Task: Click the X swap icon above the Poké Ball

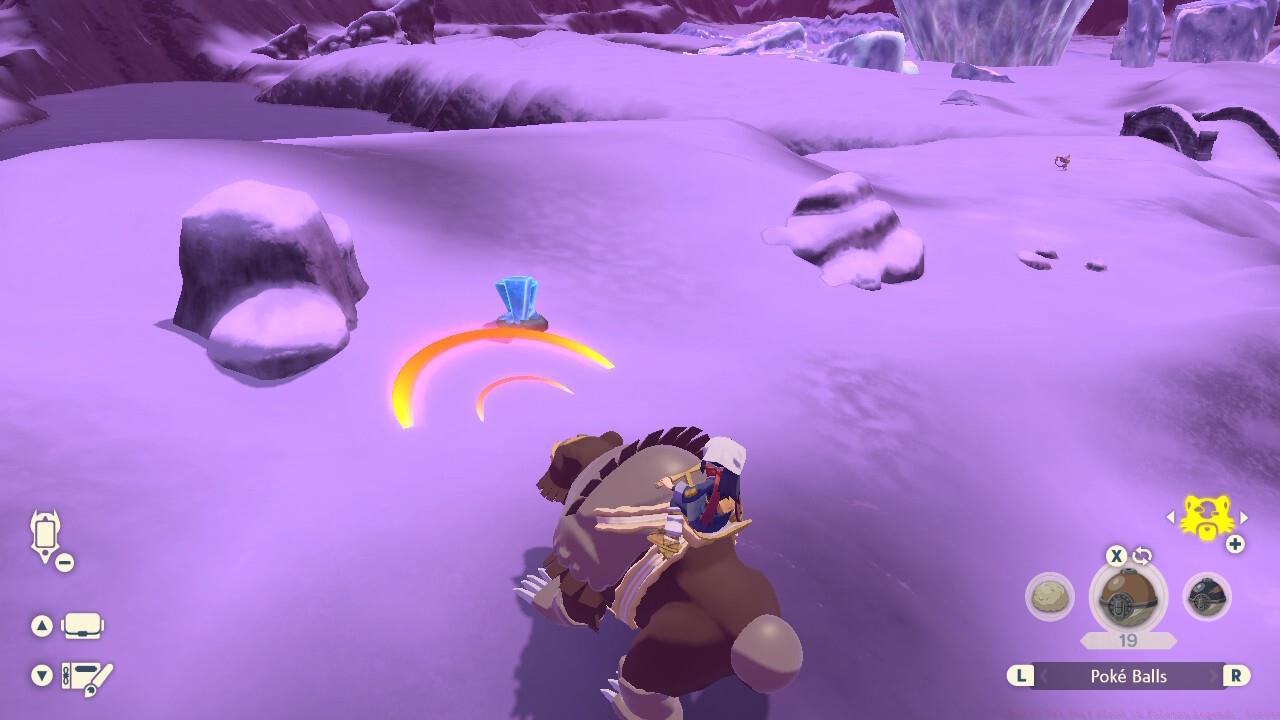Action: 1114,557
